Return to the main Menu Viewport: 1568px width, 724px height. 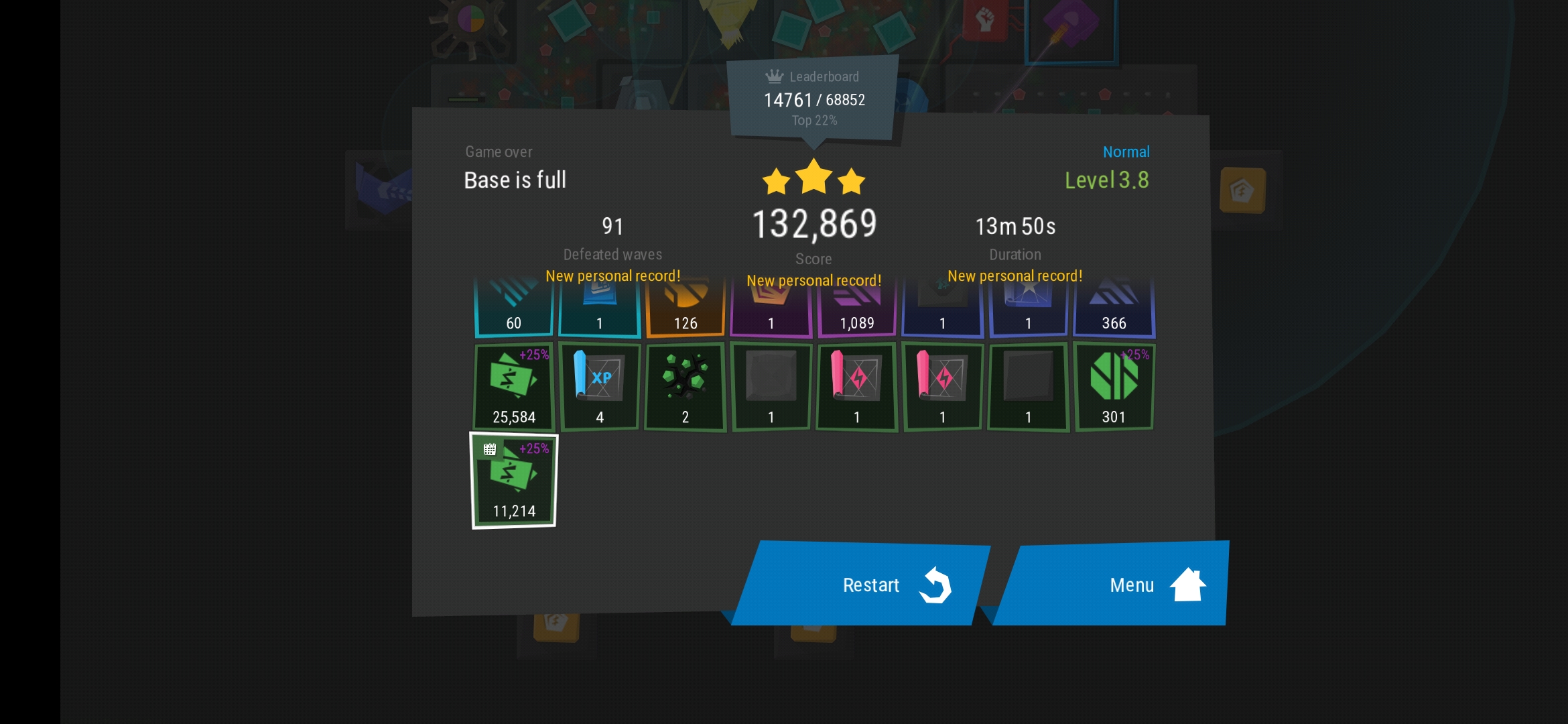pyautogui.click(x=1112, y=584)
